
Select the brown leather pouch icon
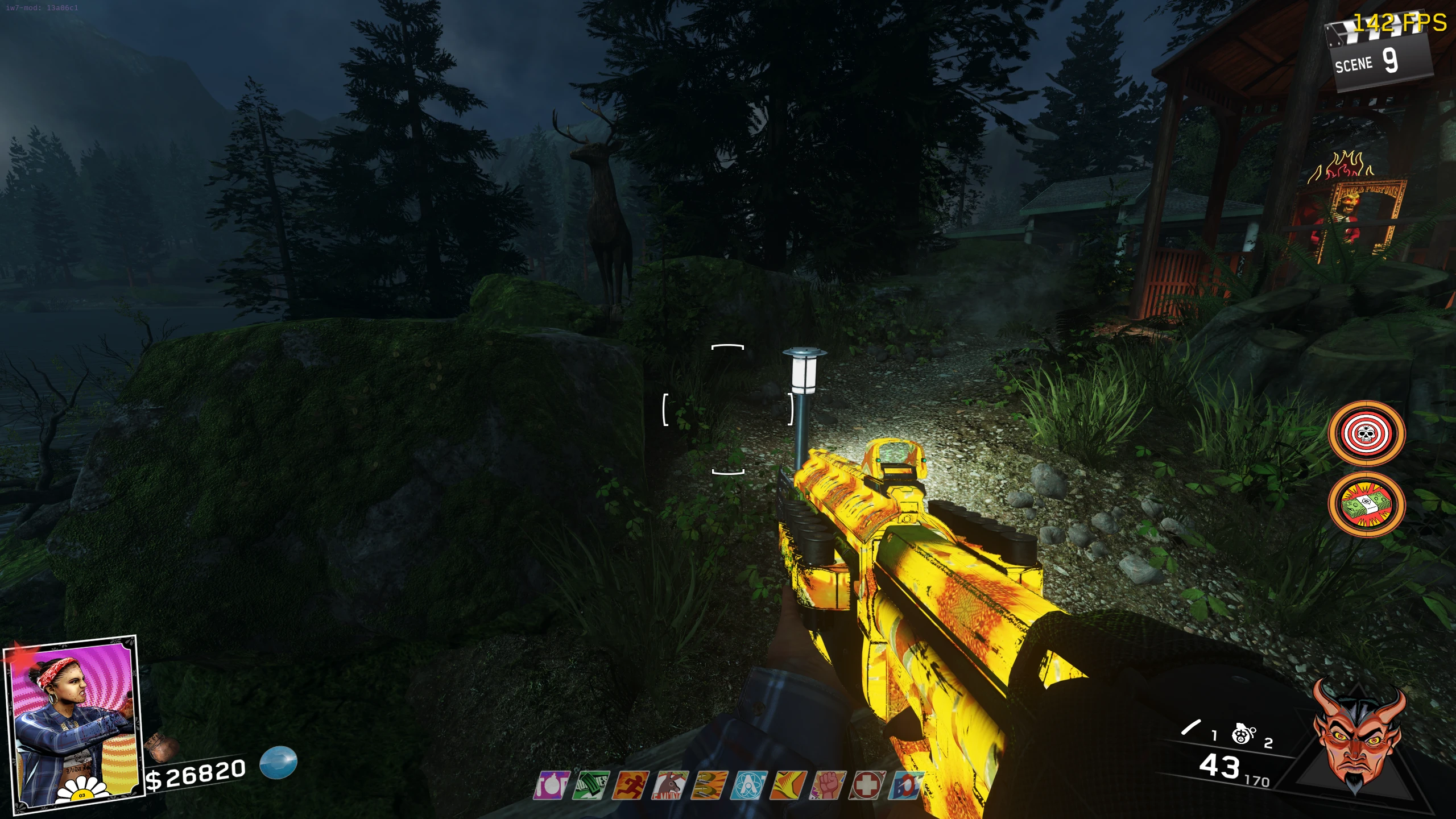161,747
